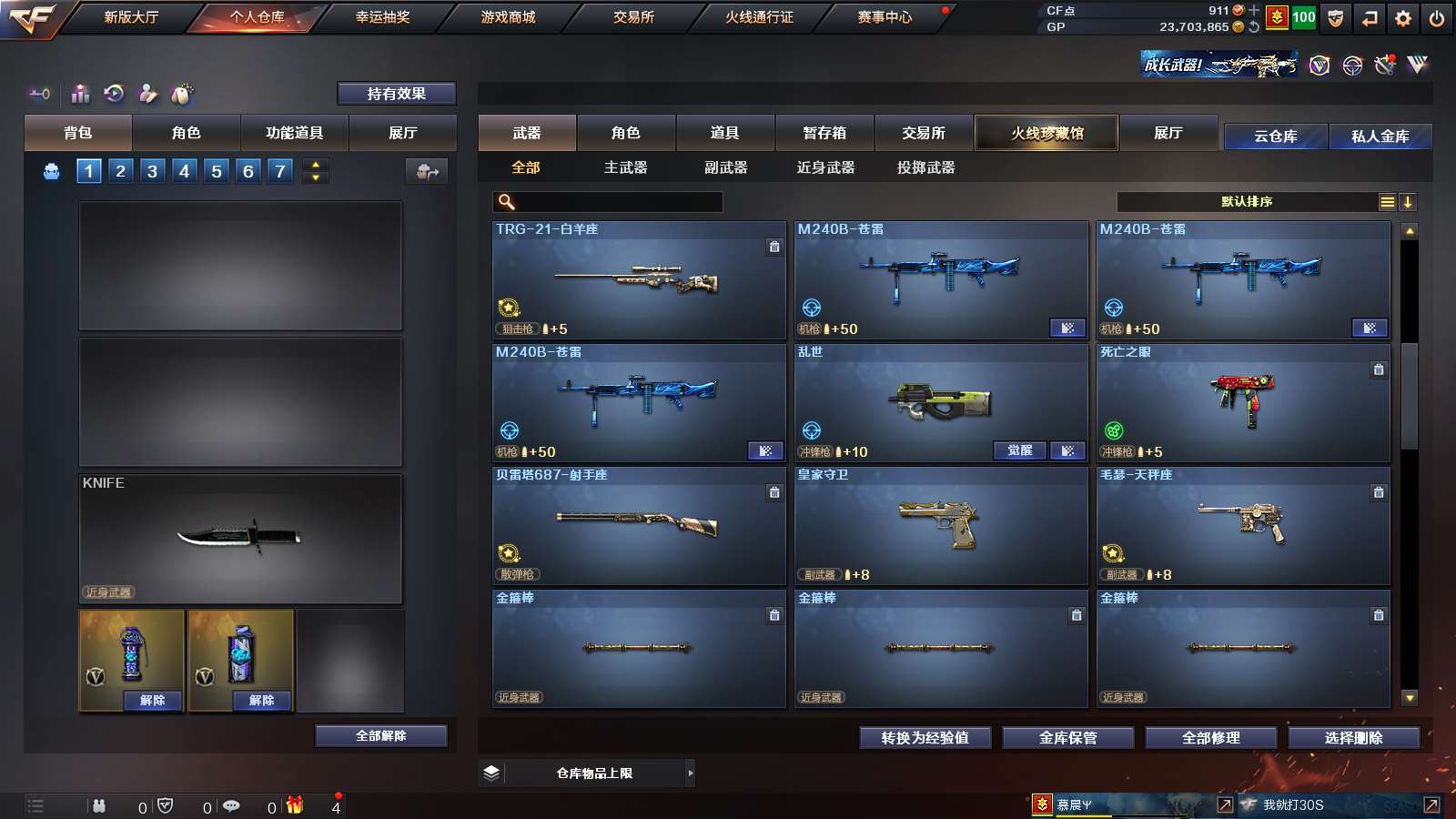The width and height of the screenshot is (1456, 819).
Task: Open the 赛事中心 menu
Action: coord(884,17)
